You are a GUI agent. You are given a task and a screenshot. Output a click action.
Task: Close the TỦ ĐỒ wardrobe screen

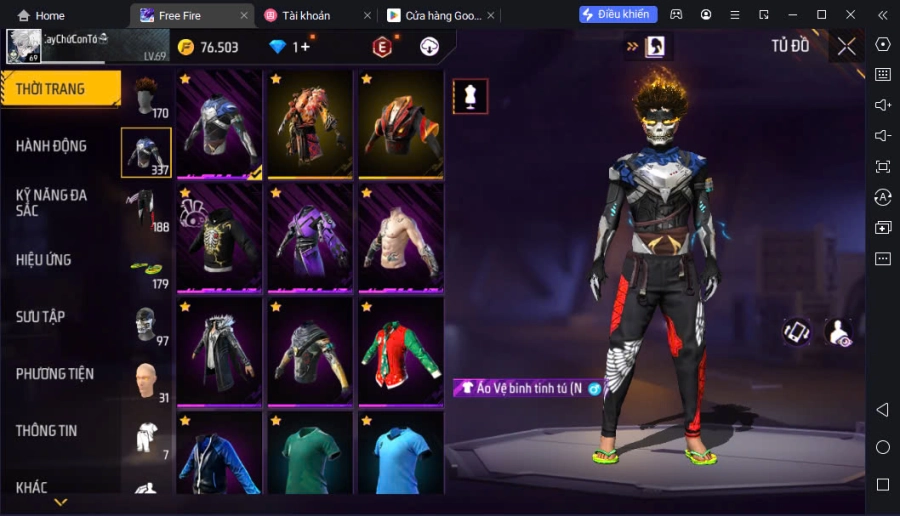click(846, 46)
